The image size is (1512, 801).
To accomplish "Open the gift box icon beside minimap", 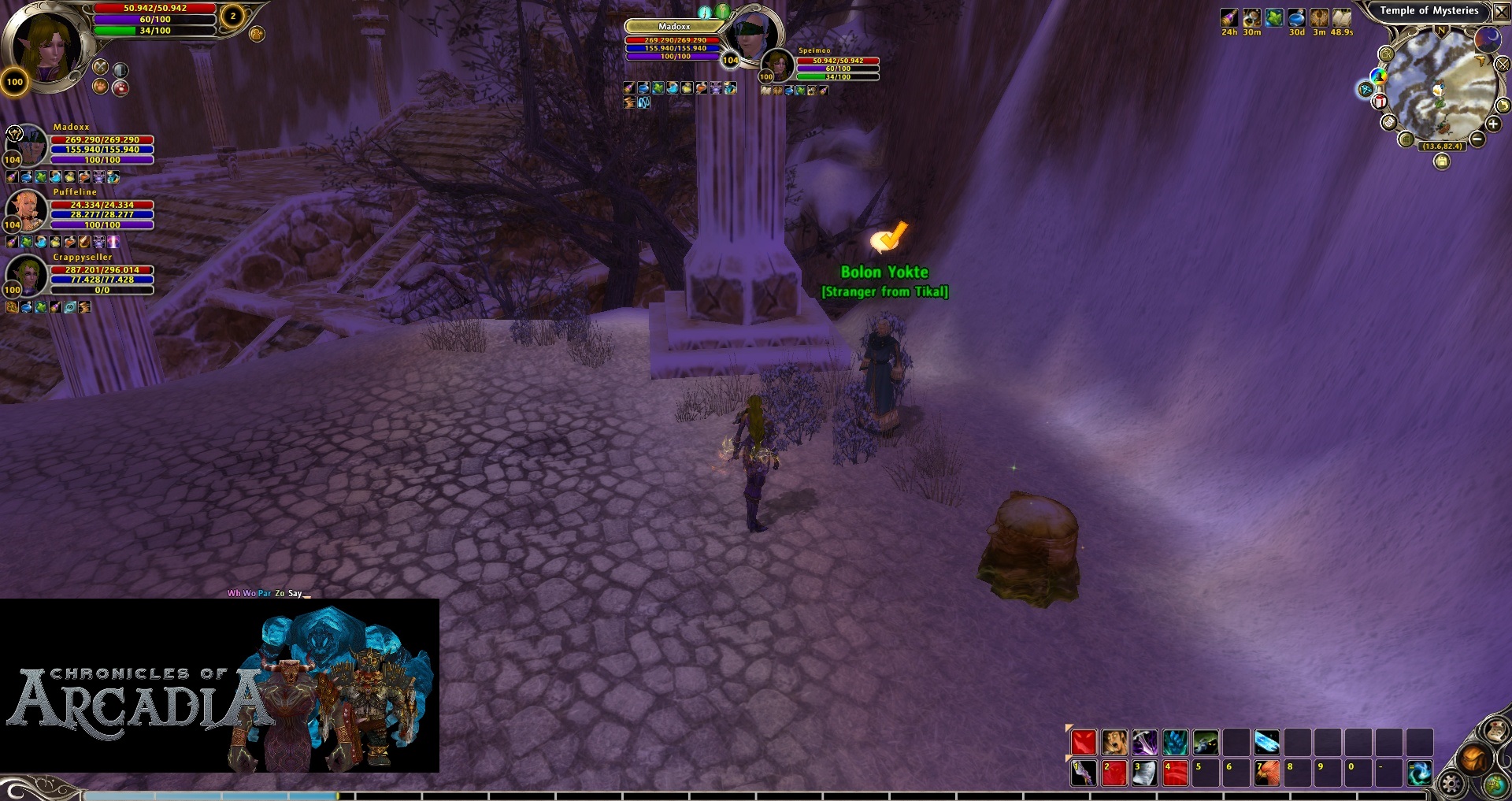I will click(1380, 102).
